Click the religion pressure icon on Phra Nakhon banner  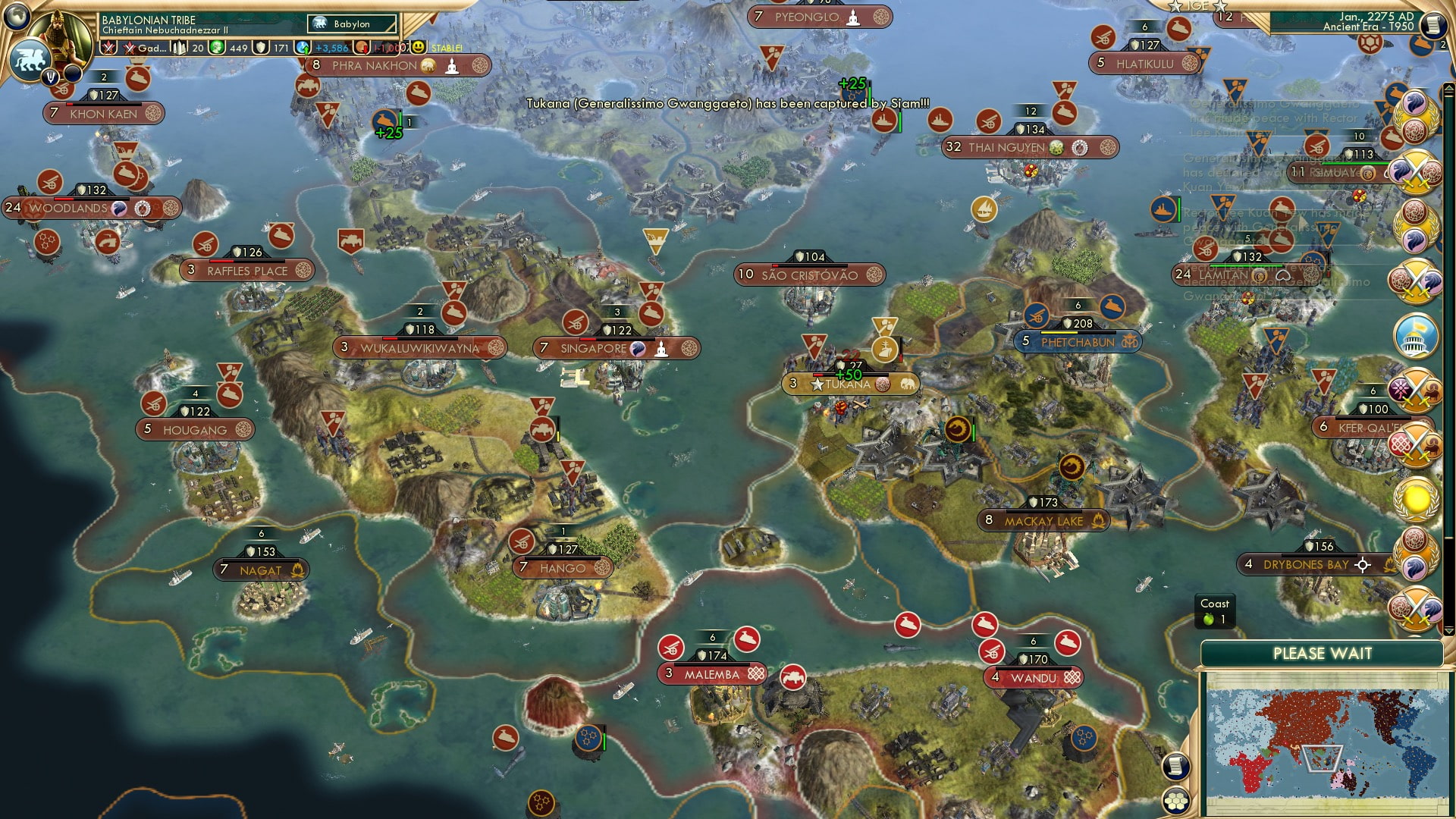point(479,67)
